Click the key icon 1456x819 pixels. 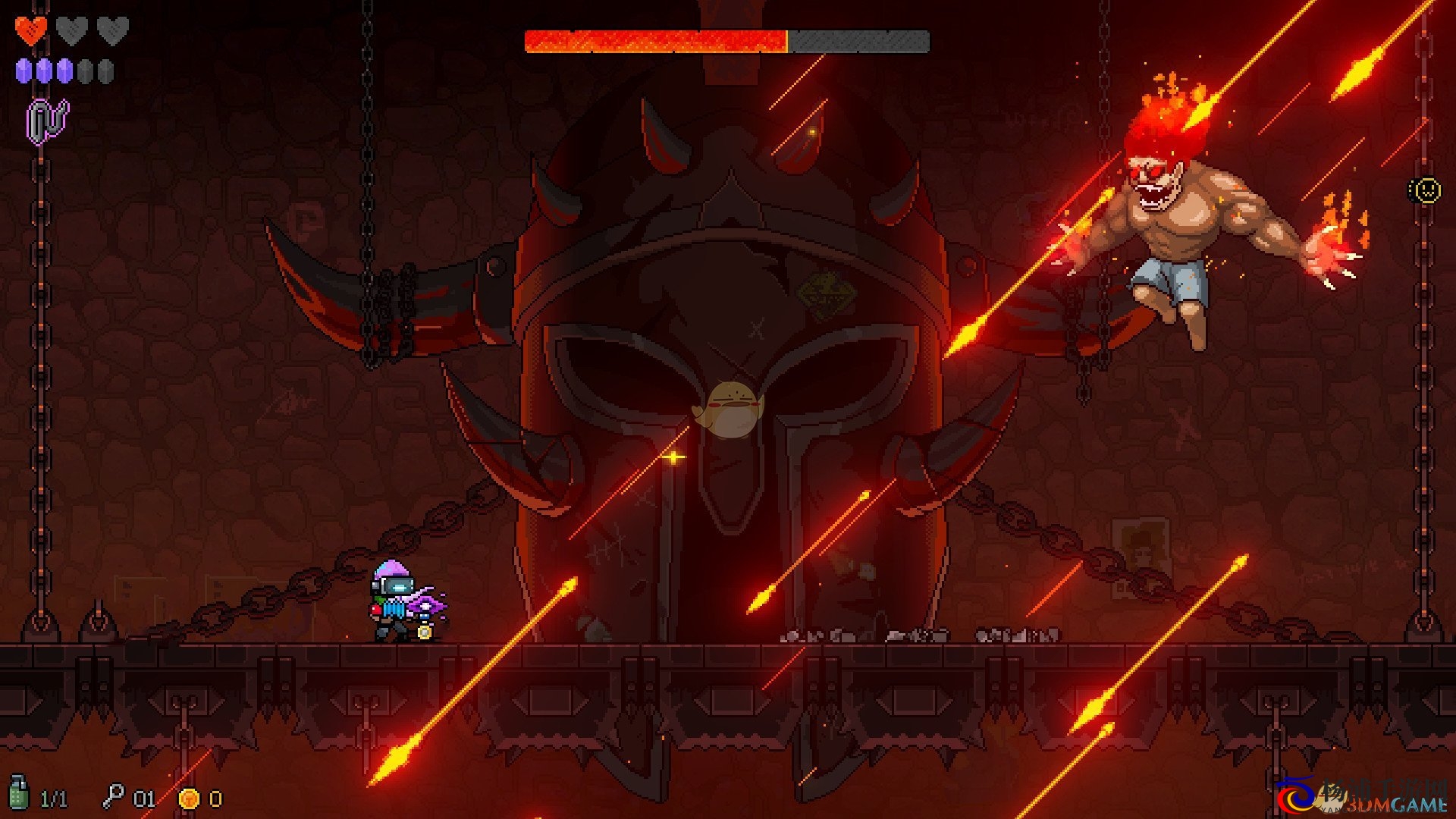click(x=114, y=796)
